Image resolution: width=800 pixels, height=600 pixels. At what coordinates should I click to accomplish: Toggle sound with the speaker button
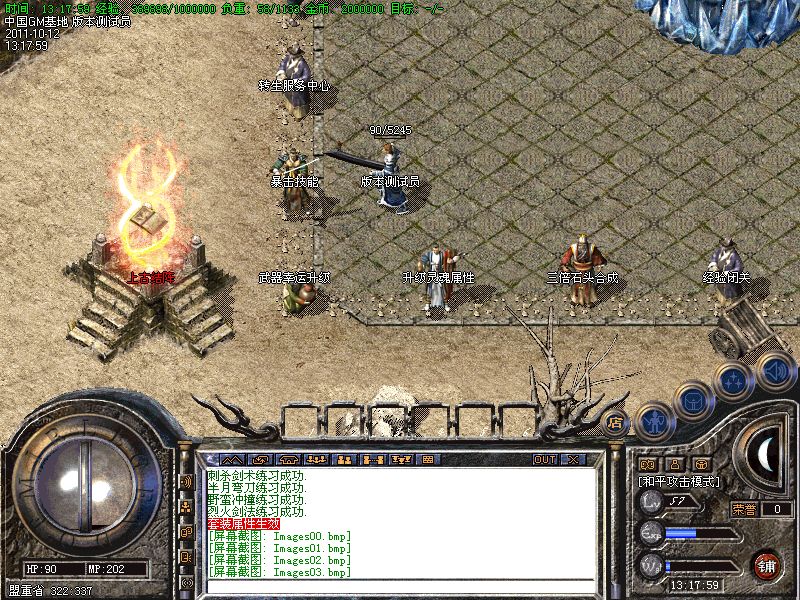coord(773,368)
